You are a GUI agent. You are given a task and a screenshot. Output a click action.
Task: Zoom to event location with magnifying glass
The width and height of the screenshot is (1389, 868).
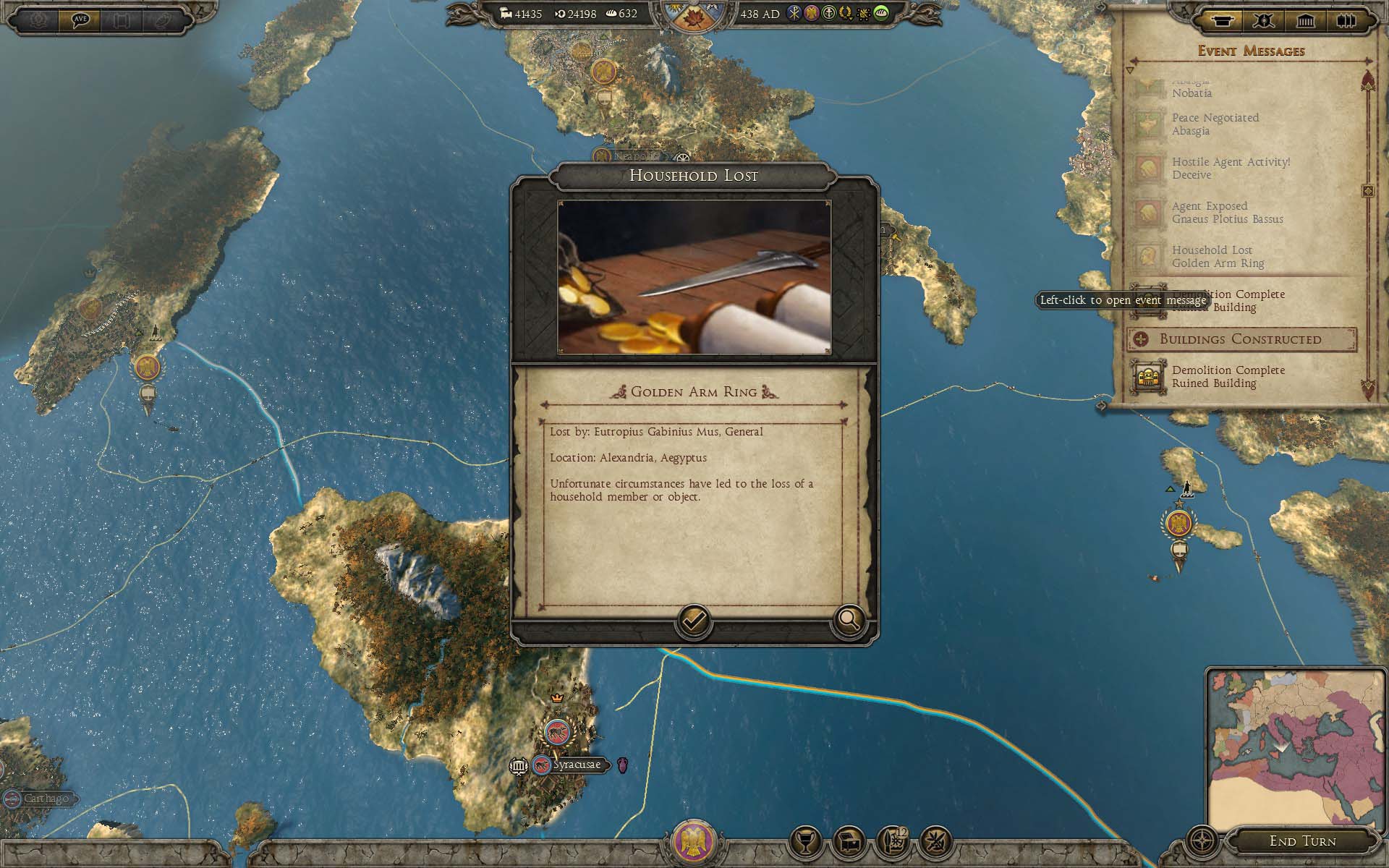[849, 621]
